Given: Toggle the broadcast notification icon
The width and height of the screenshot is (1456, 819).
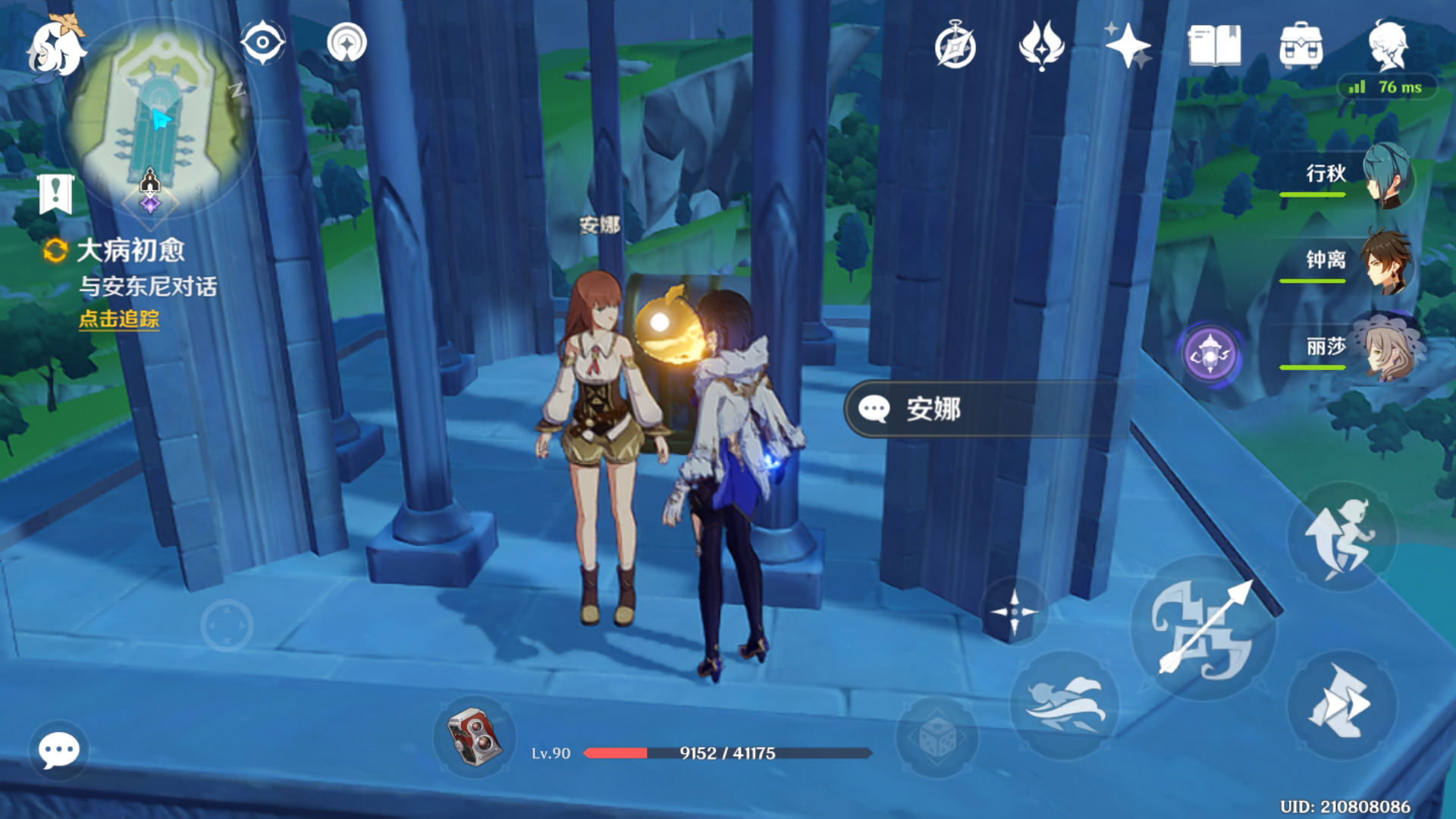Looking at the screenshot, I should click(349, 43).
